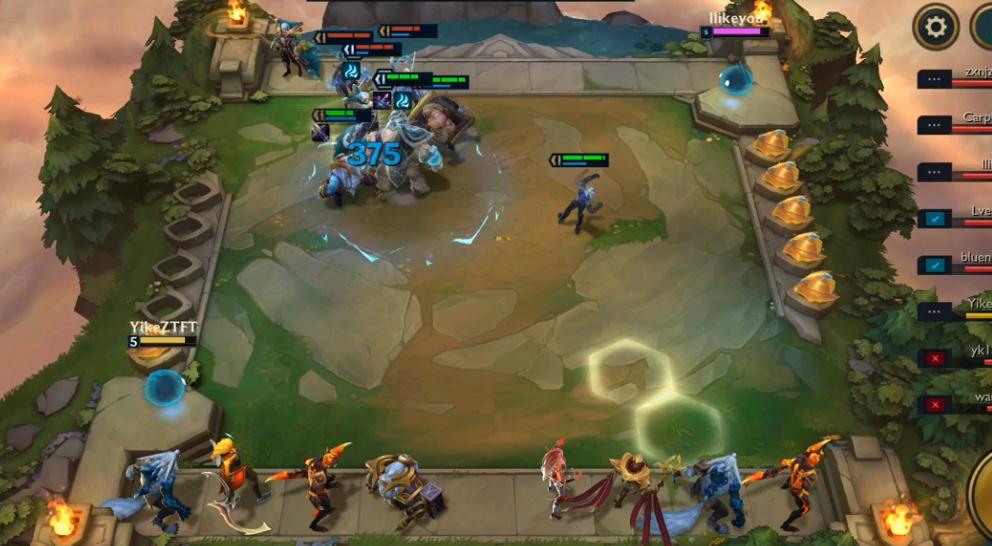This screenshot has height=546, width=992.
Task: Show the Yike player's own board
Action: click(955, 310)
